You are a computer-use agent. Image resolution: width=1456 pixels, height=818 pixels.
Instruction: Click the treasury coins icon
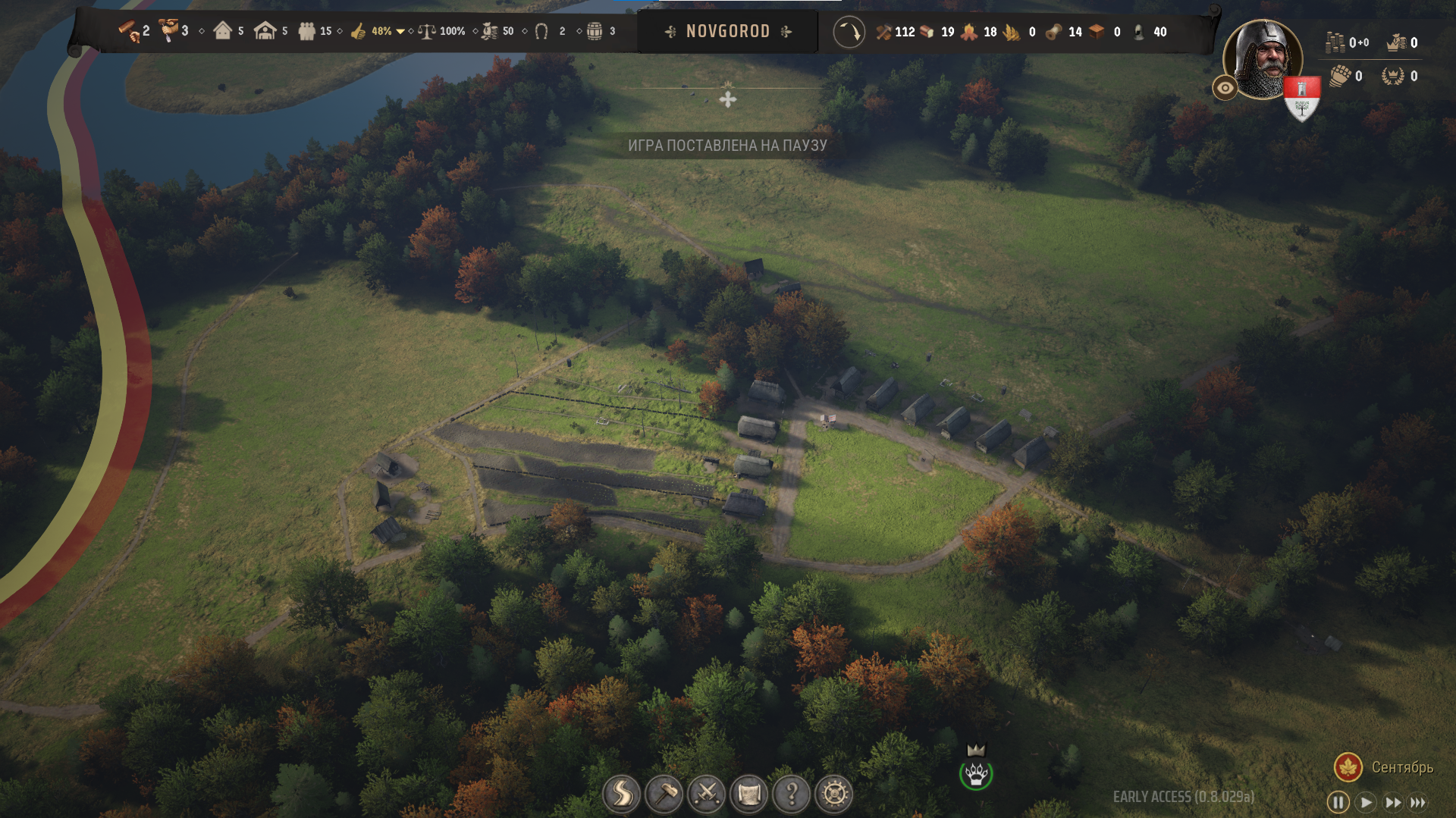coord(1335,42)
